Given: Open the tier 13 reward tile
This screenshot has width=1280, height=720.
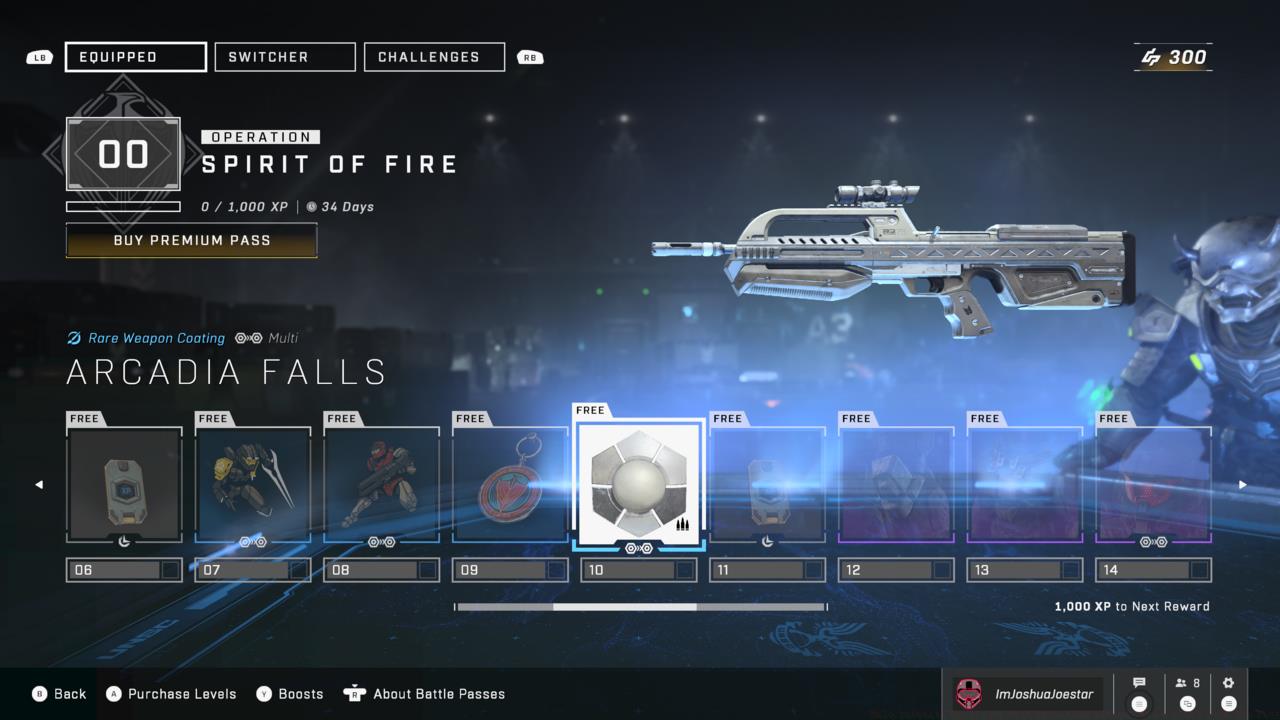Looking at the screenshot, I should [x=1025, y=485].
